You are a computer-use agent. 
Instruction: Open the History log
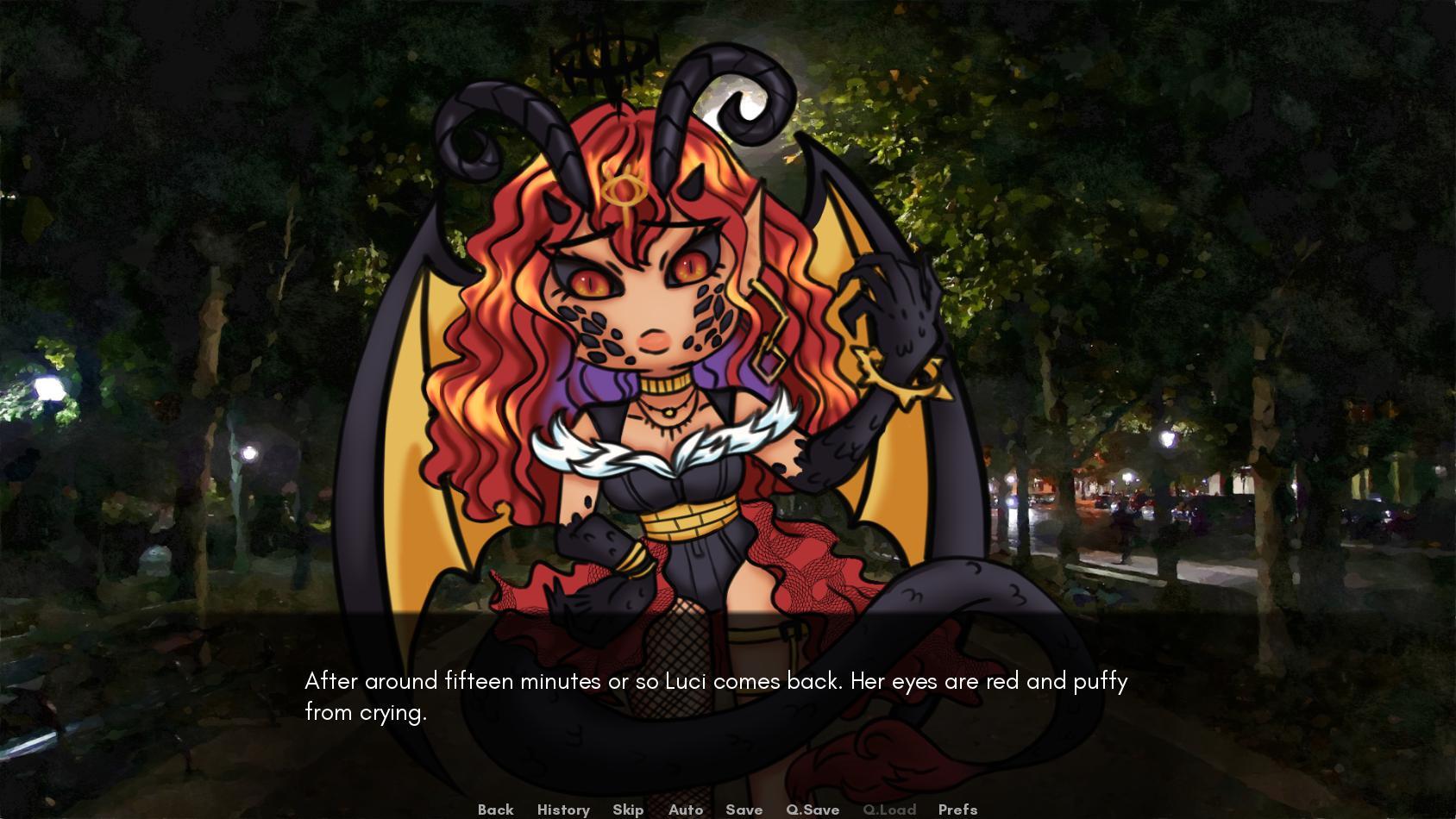[562, 810]
